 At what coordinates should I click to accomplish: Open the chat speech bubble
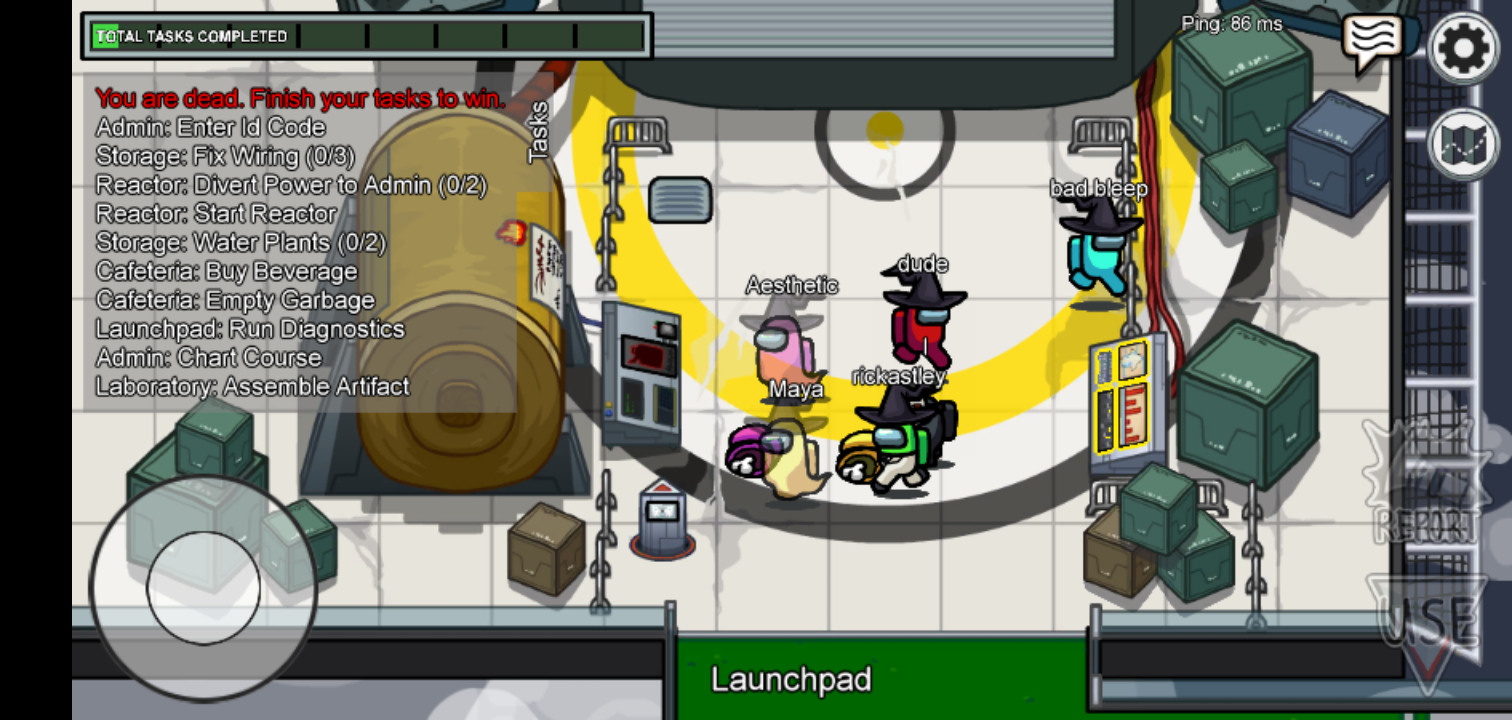[x=1370, y=42]
